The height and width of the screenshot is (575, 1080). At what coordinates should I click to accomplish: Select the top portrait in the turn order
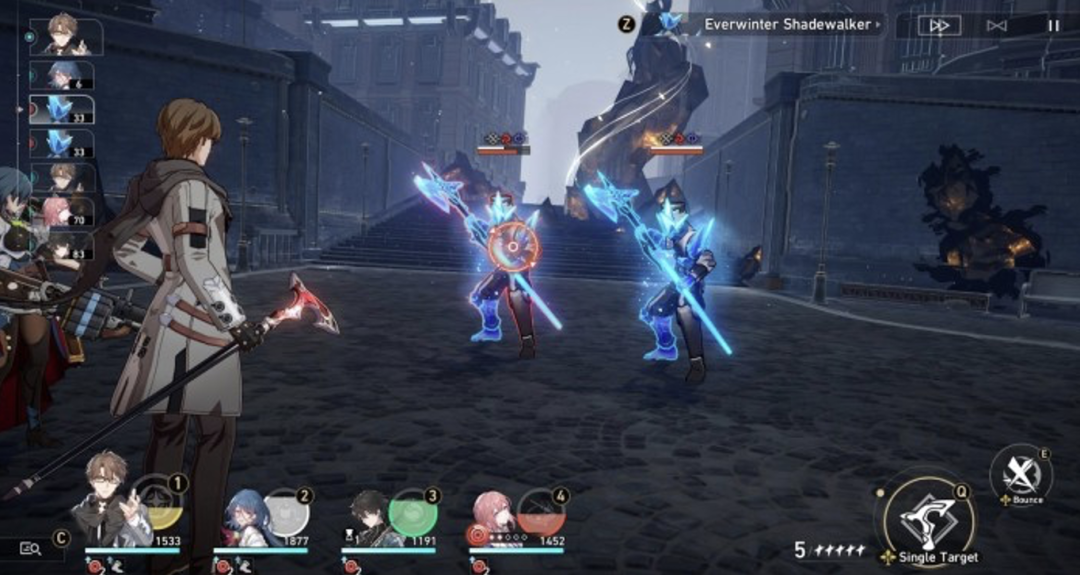pos(67,36)
